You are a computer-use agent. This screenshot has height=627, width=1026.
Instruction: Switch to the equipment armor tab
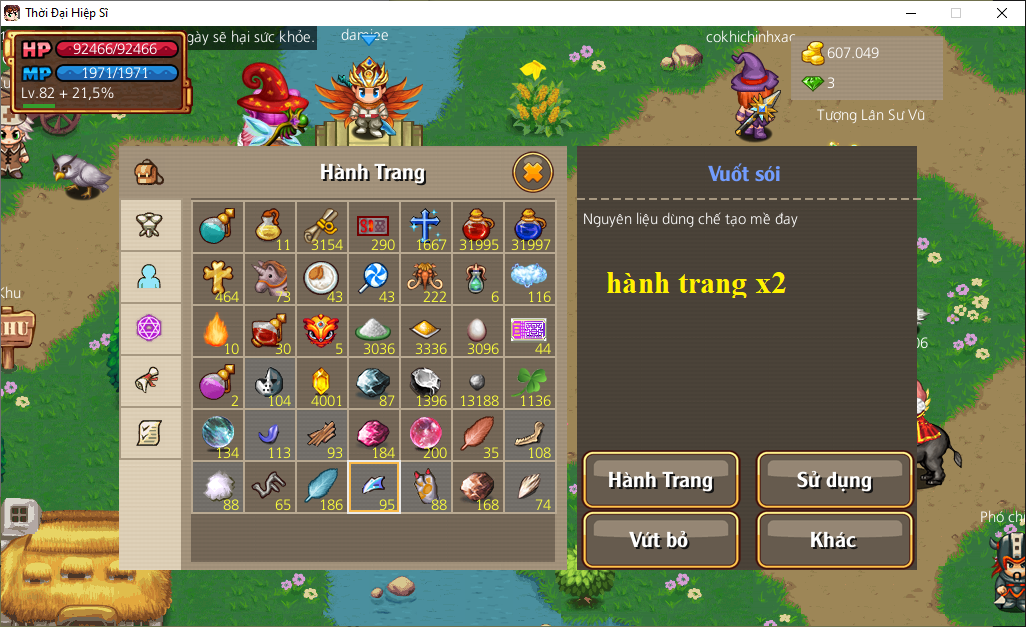point(150,225)
